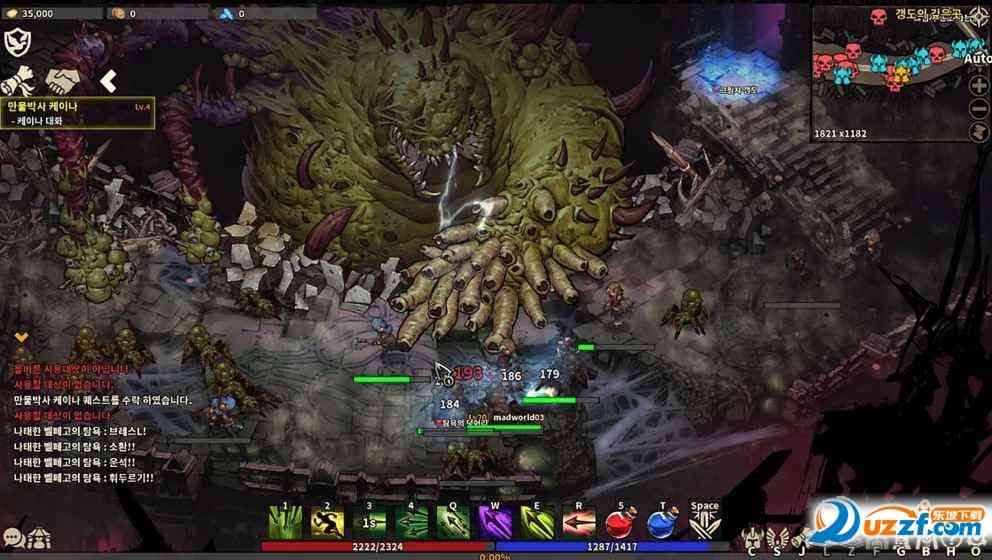Activate the crossed swords Space skill

pos(705,521)
